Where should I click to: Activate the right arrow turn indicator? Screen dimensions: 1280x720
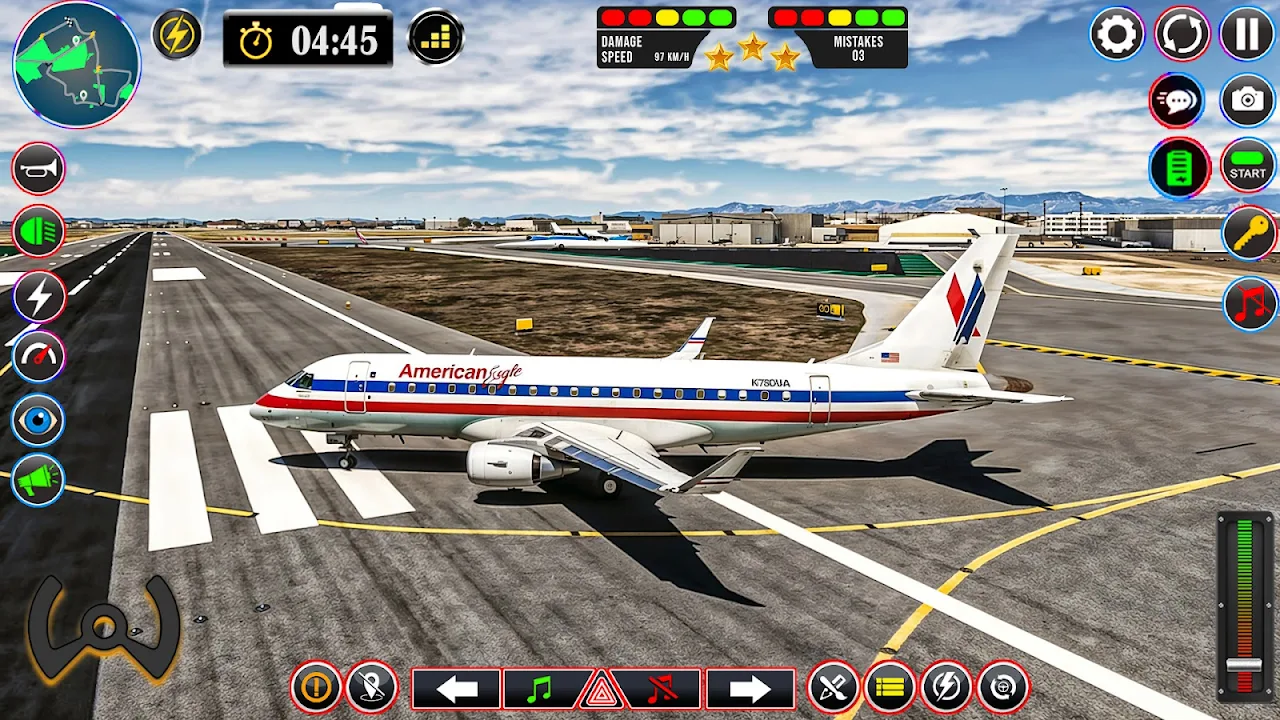click(750, 688)
